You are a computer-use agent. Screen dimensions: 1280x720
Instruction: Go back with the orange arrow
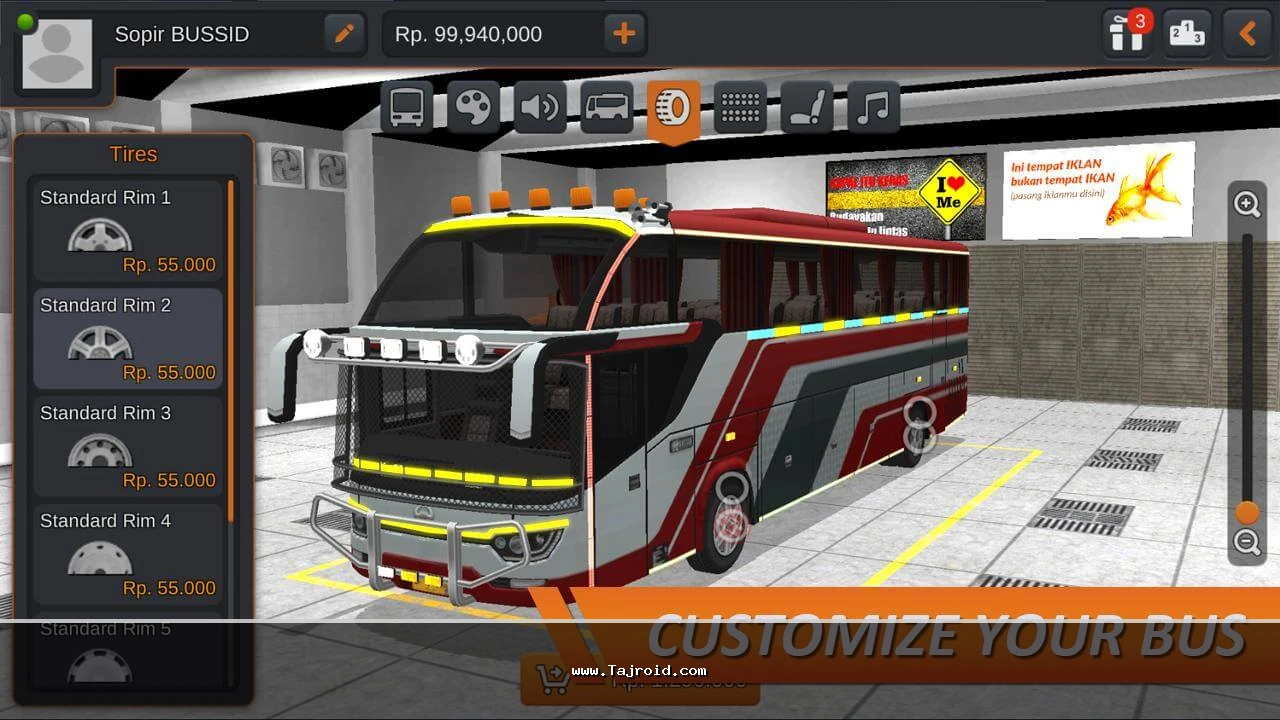point(1247,34)
